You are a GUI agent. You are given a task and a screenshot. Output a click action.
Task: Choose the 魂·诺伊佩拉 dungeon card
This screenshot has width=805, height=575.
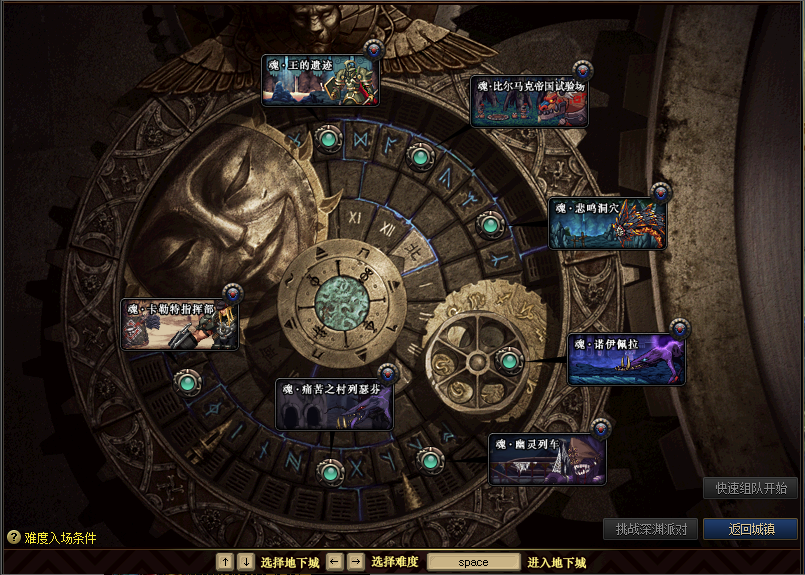coord(626,359)
